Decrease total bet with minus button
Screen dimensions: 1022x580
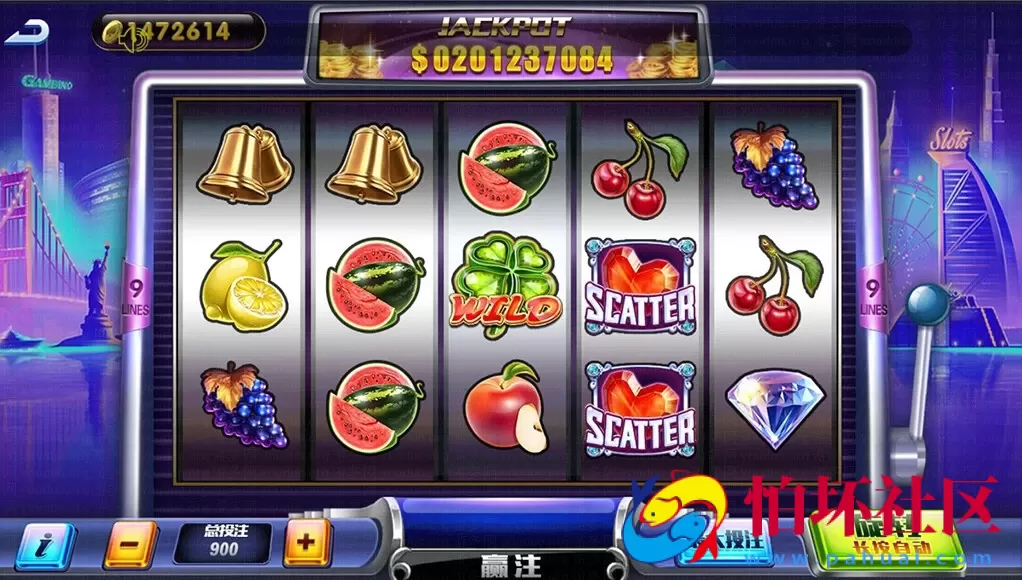130,545
